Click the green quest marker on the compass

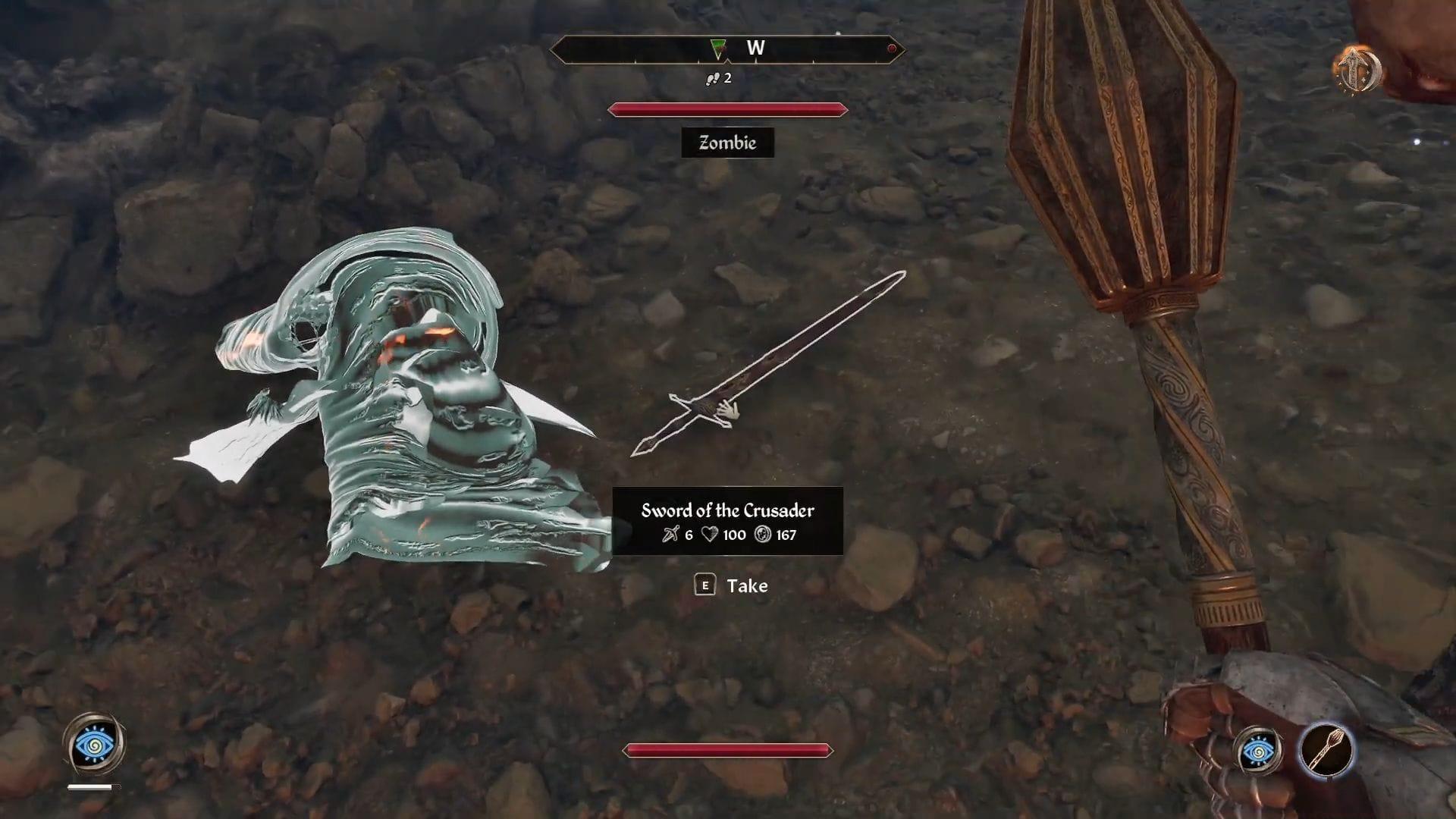point(717,50)
